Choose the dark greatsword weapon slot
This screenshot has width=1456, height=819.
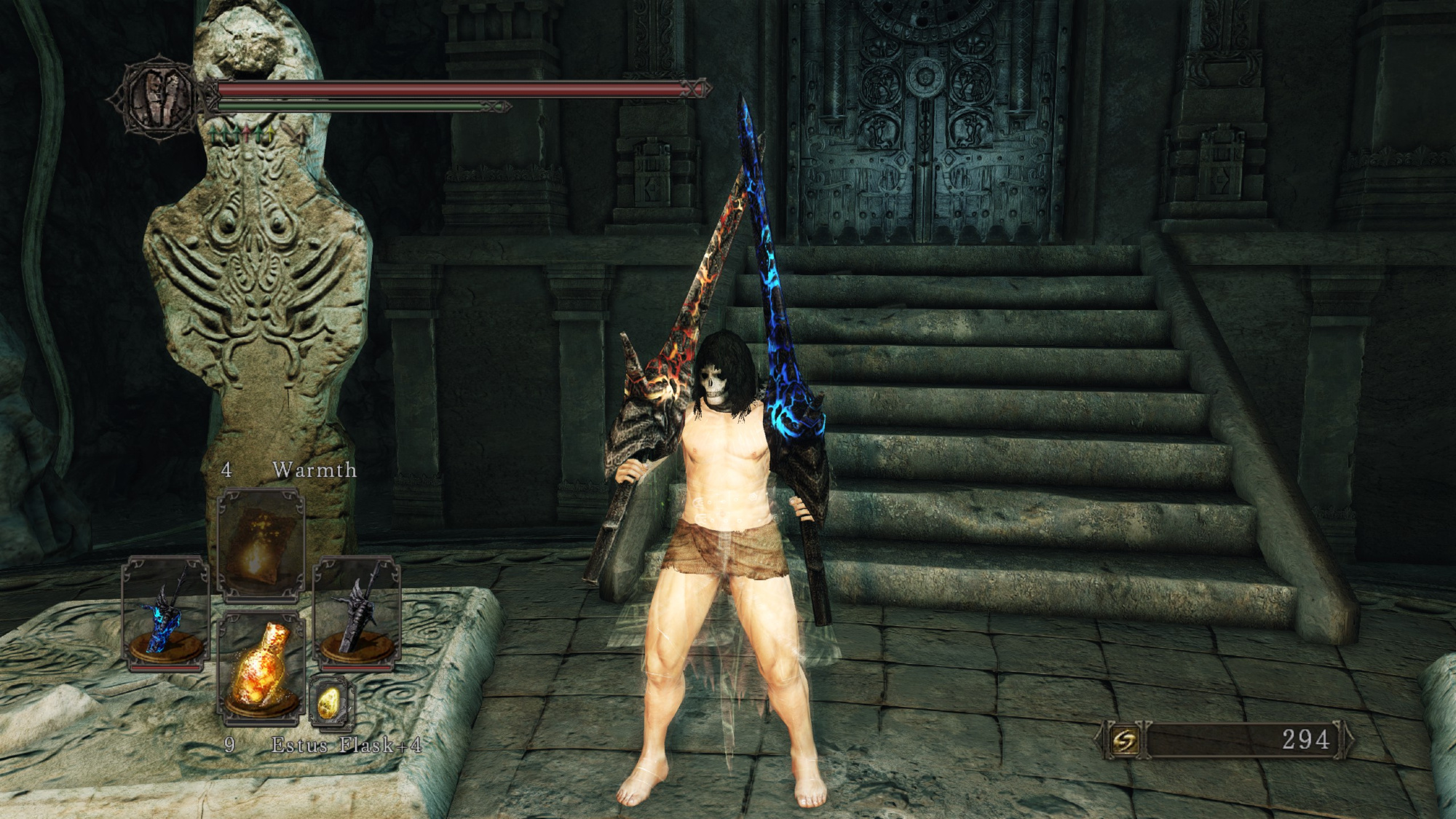tap(357, 612)
